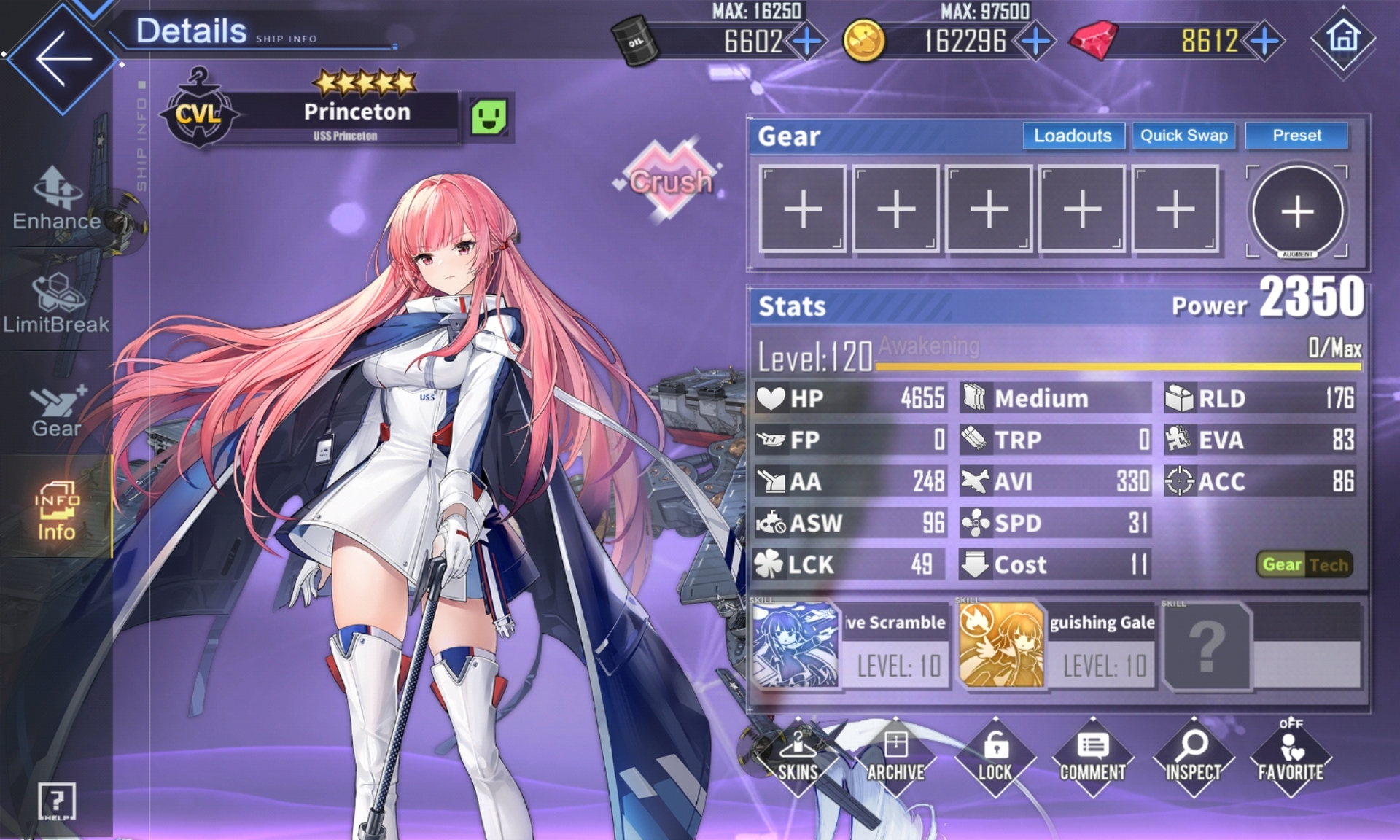The image size is (1400, 840).
Task: Add more coins with the plus button
Action: click(x=1035, y=41)
